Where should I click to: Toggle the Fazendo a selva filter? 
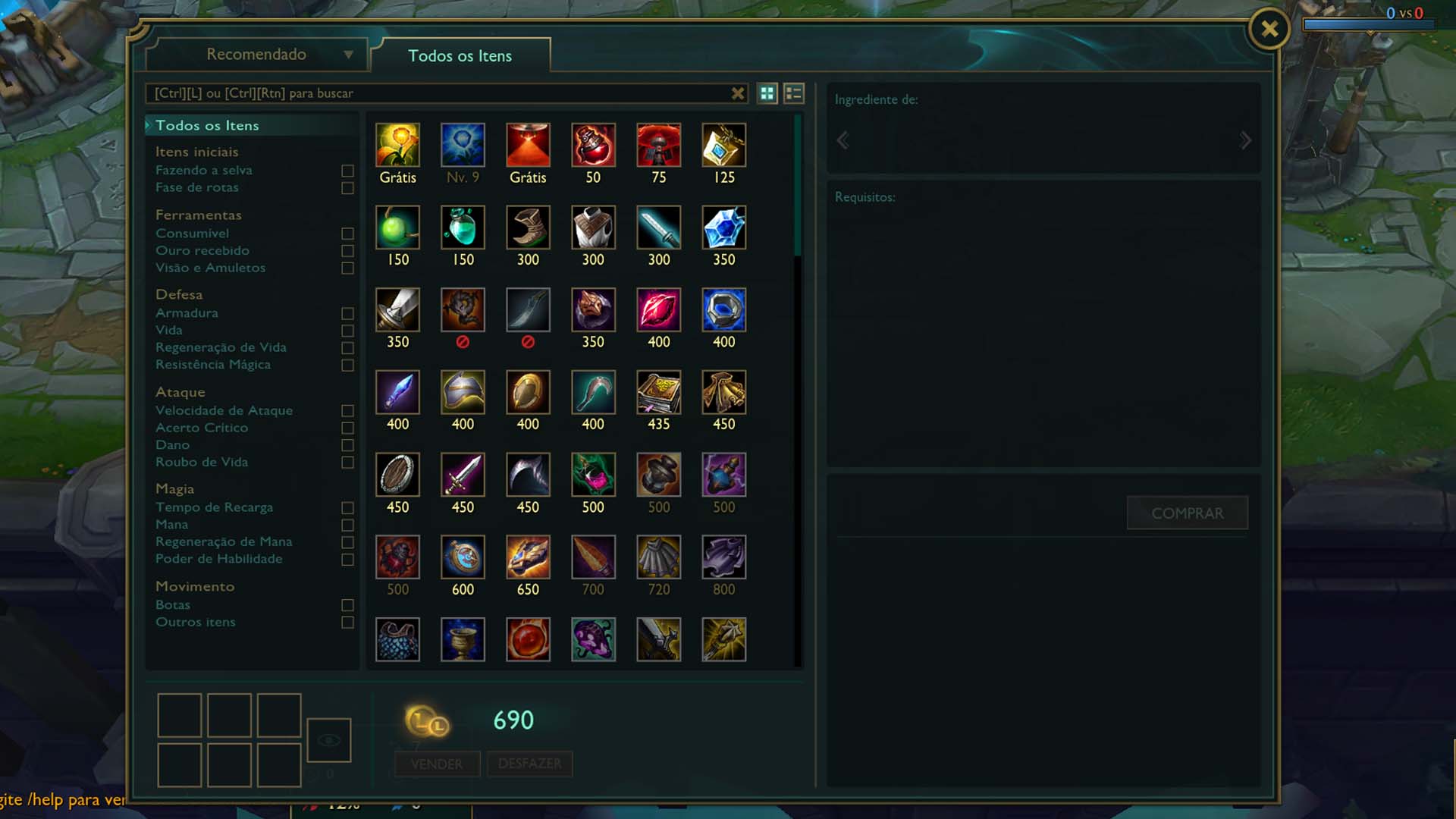coord(347,171)
